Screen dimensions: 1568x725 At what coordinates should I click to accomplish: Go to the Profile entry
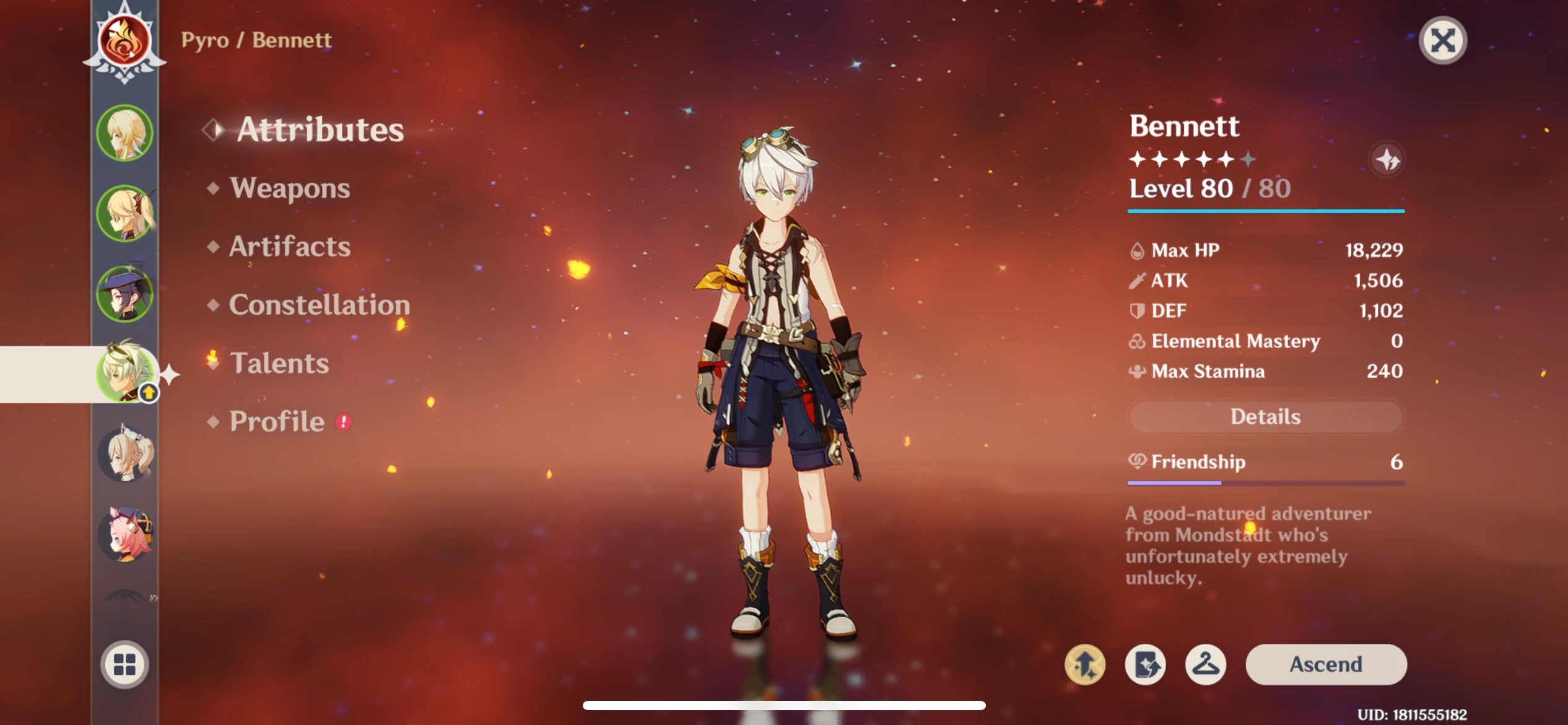tap(277, 421)
